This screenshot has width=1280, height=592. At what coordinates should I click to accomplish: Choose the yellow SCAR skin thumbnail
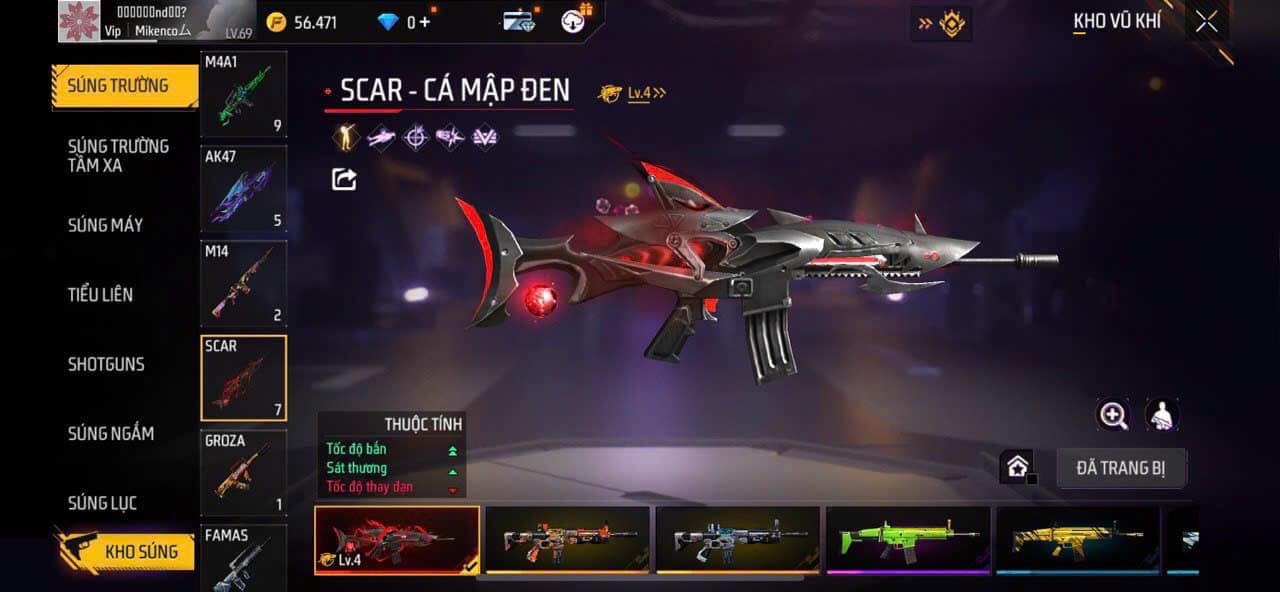coord(1078,540)
